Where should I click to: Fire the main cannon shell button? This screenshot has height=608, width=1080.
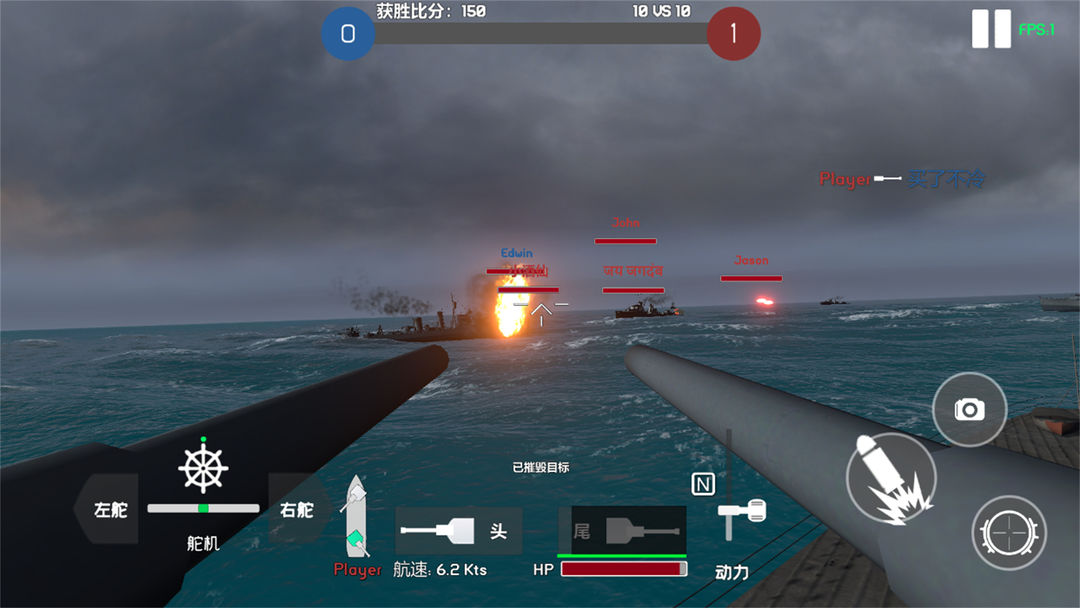point(890,478)
